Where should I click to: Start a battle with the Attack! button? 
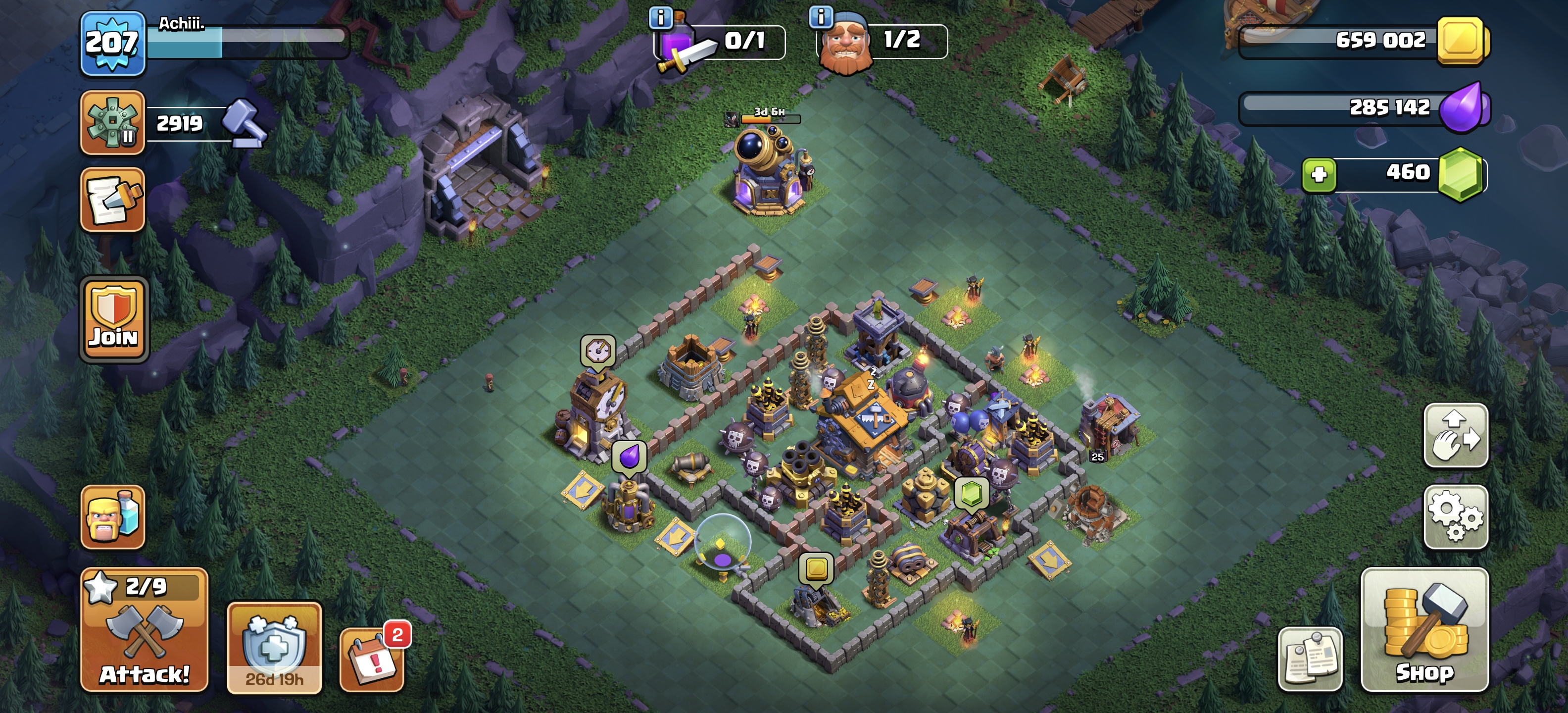[144, 630]
